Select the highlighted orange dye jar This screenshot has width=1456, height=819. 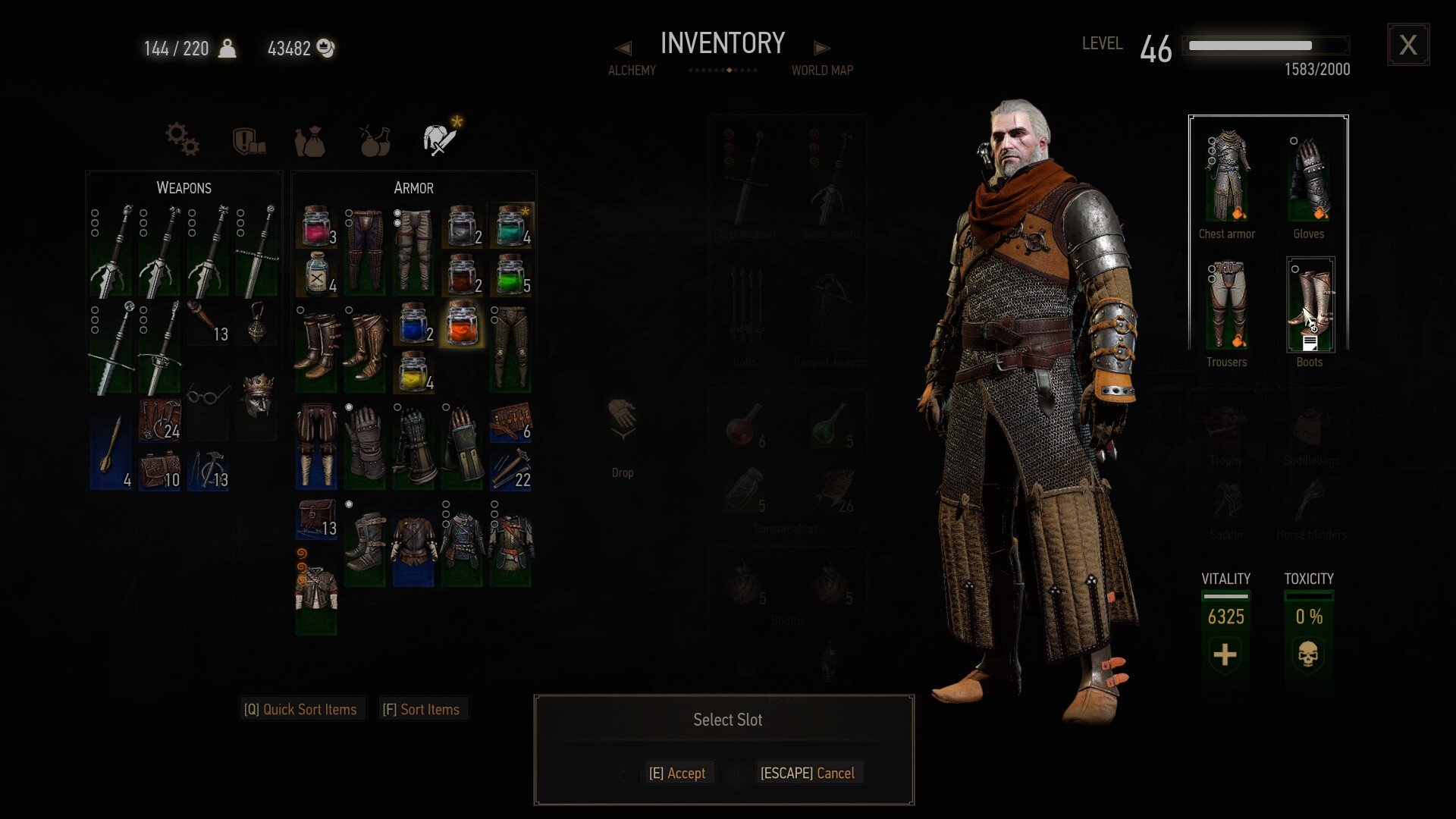click(462, 323)
